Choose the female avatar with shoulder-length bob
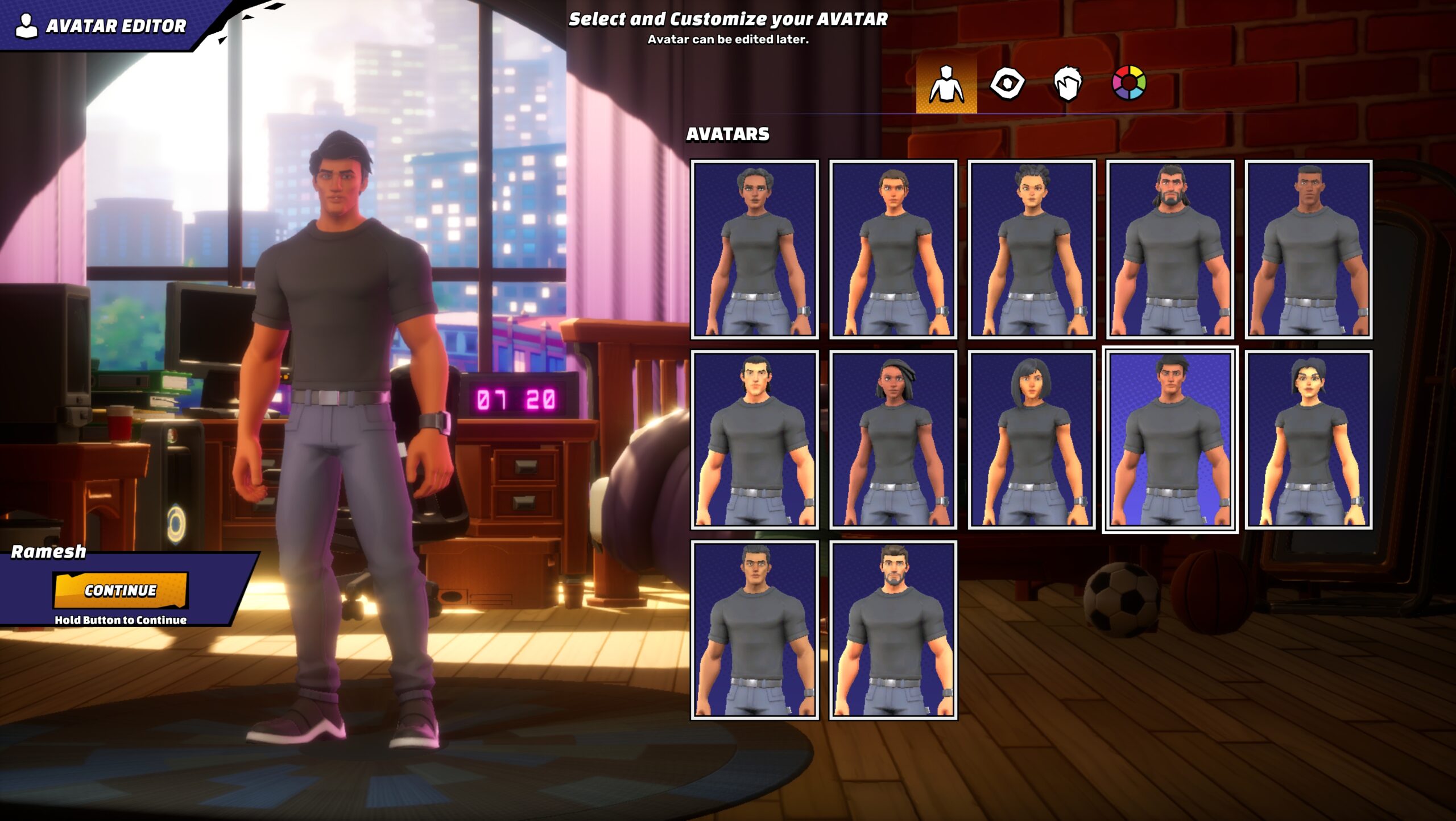The image size is (1456, 821). tap(1032, 439)
